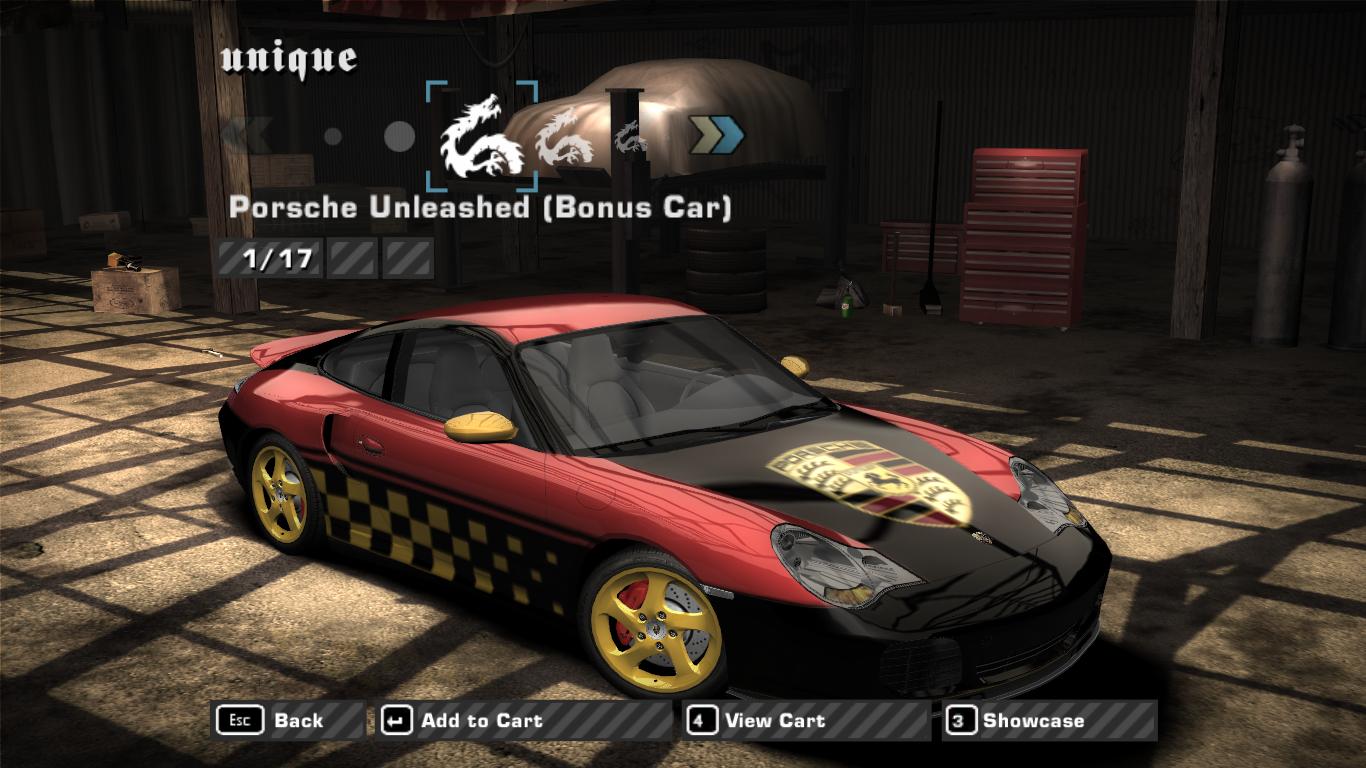The image size is (1366, 768).
Task: Click the first striped page indicator block
Action: pyautogui.click(x=272, y=257)
